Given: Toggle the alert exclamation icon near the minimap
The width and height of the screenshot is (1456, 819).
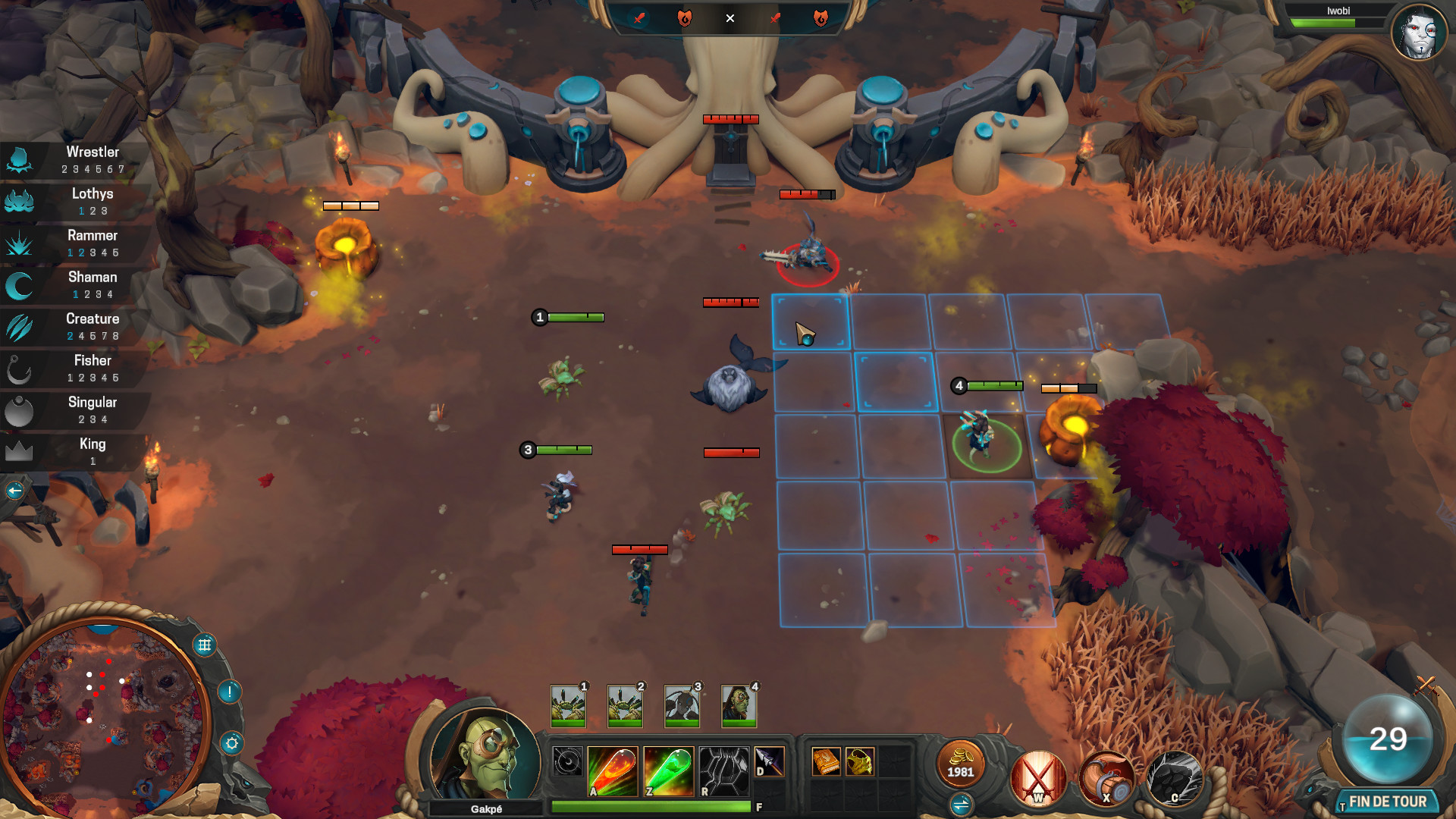Looking at the screenshot, I should pyautogui.click(x=231, y=692).
